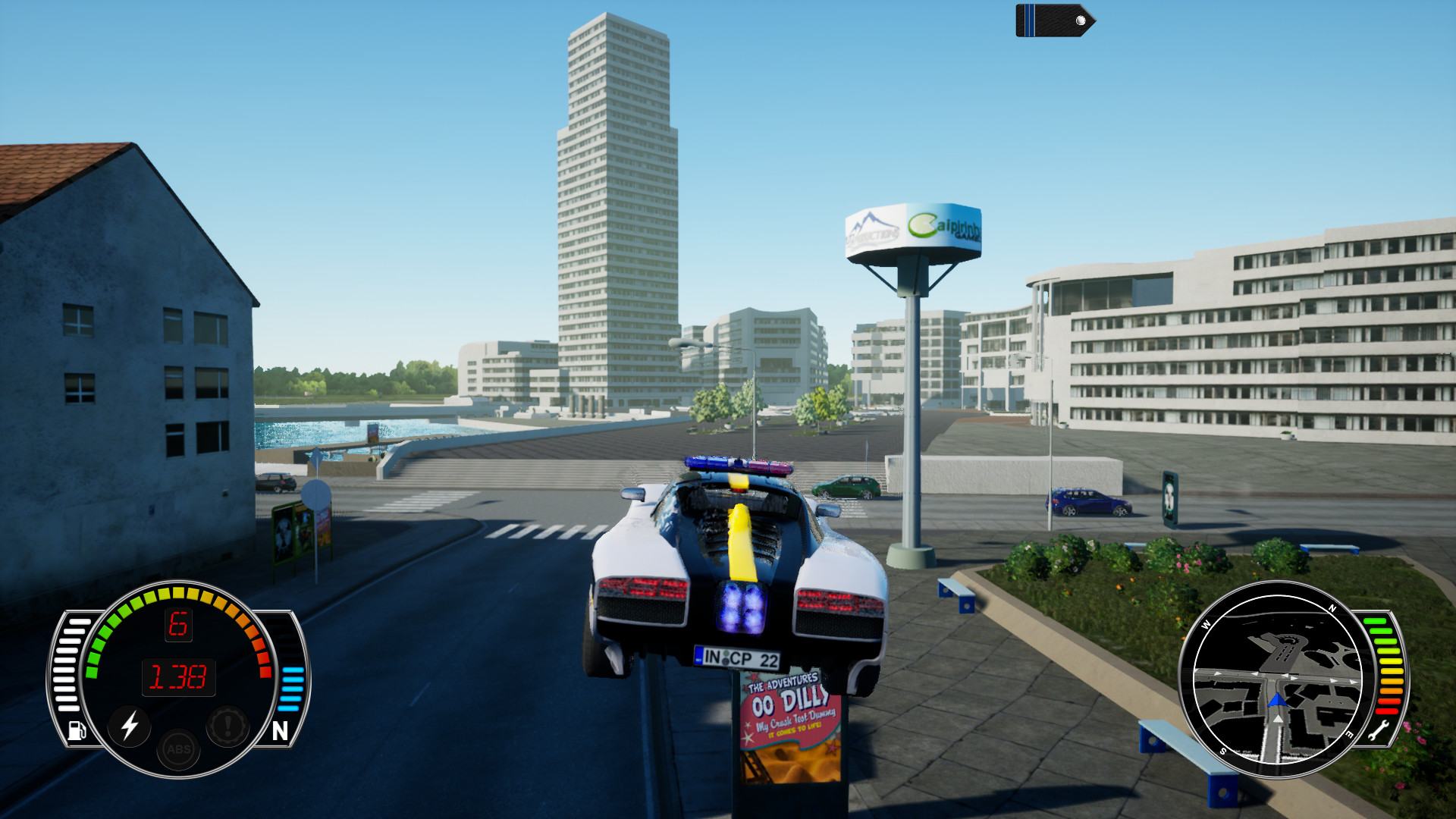The width and height of the screenshot is (1456, 819).
Task: Toggle the ABS indicator on the gauge
Action: coord(179,749)
